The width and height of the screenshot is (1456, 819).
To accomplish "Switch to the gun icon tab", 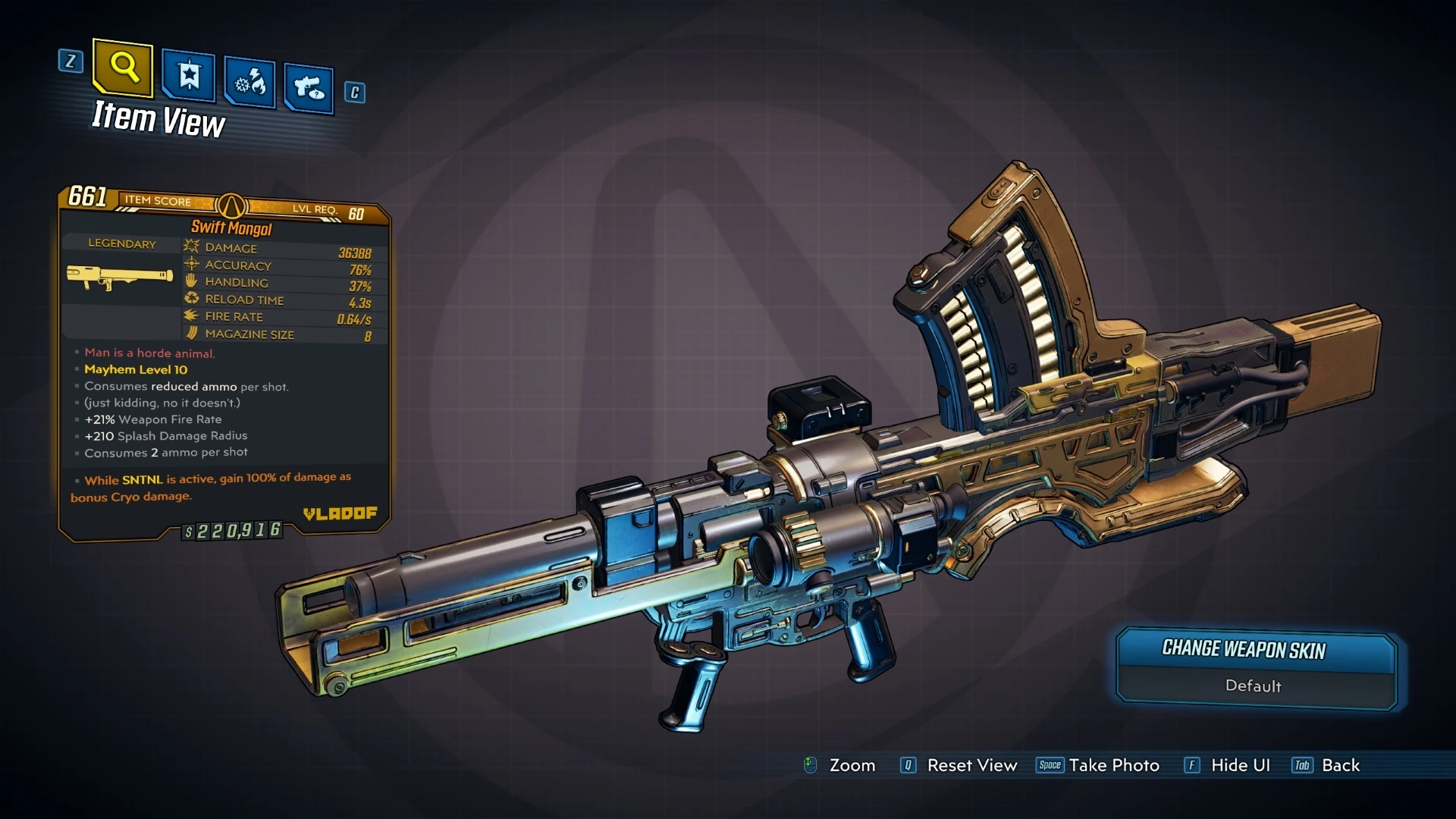I will pos(309,88).
